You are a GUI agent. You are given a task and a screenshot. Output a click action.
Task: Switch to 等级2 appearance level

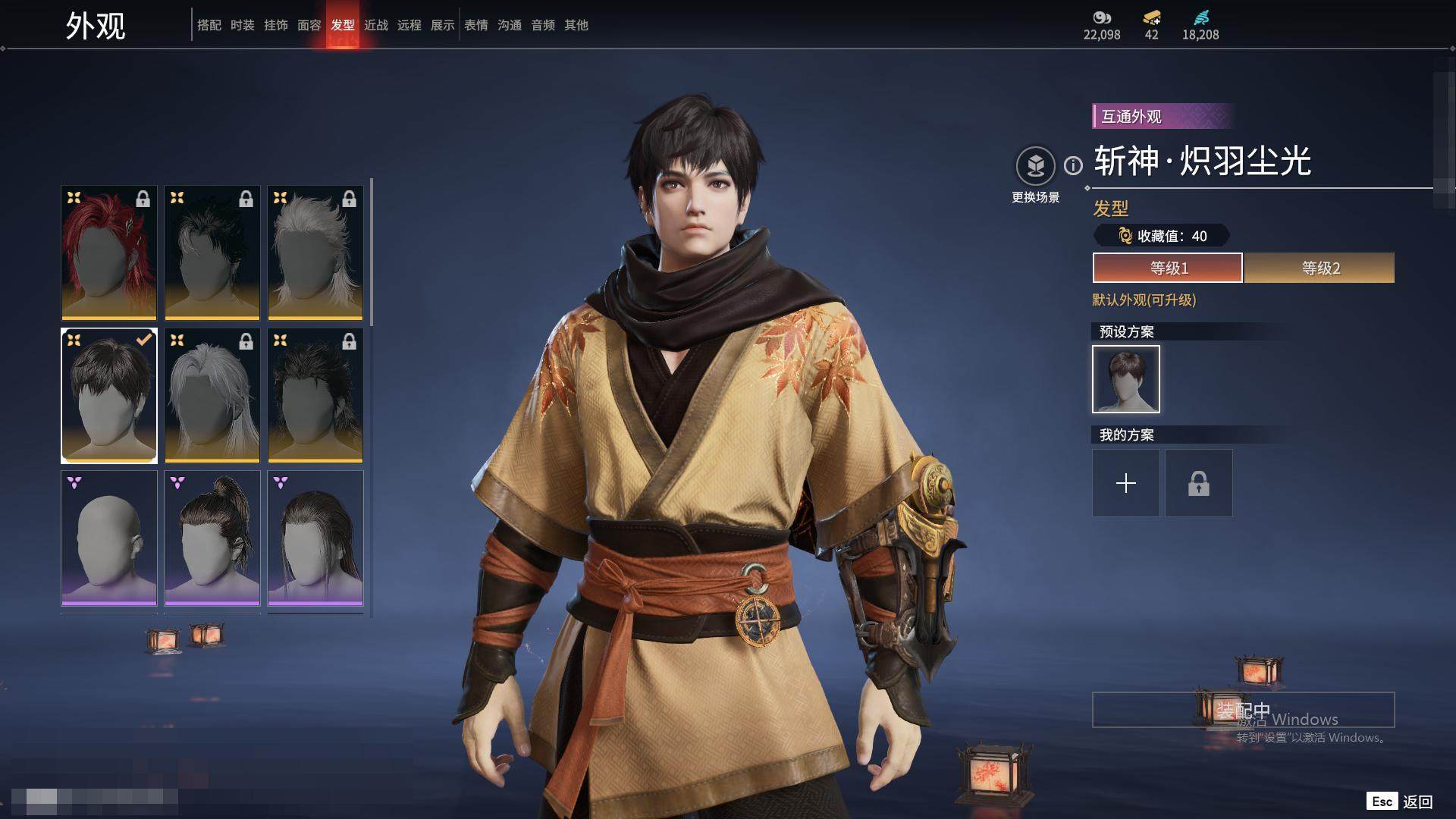(x=1319, y=268)
